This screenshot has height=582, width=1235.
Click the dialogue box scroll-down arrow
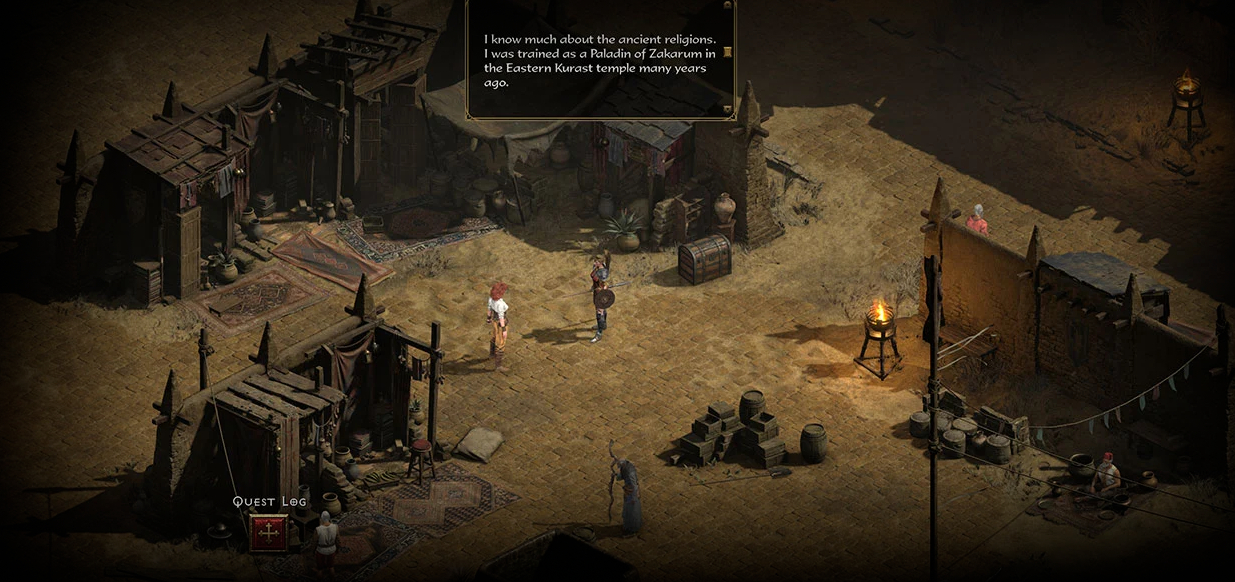(727, 108)
